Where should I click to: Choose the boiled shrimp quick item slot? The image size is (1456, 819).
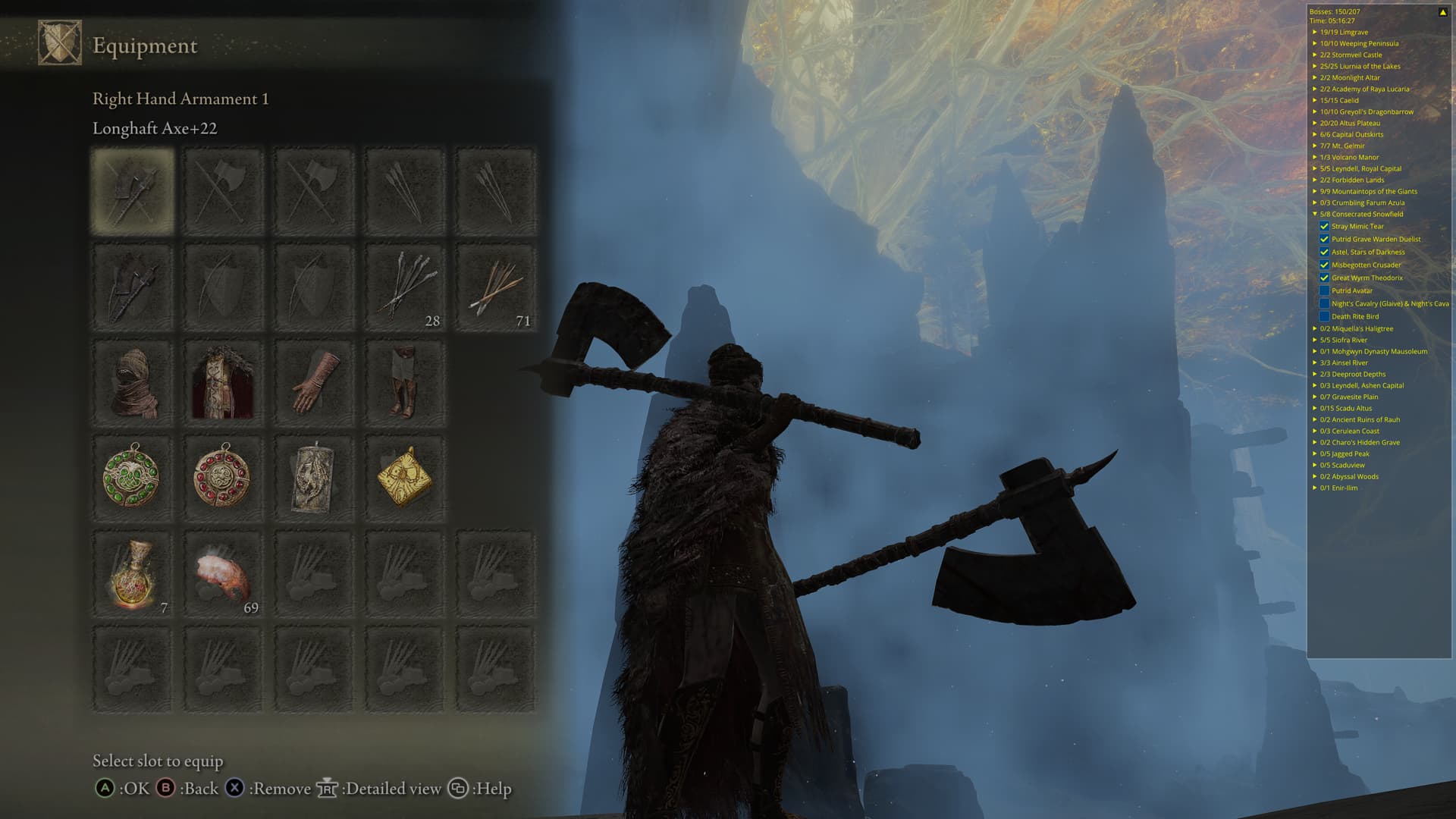coord(223,574)
